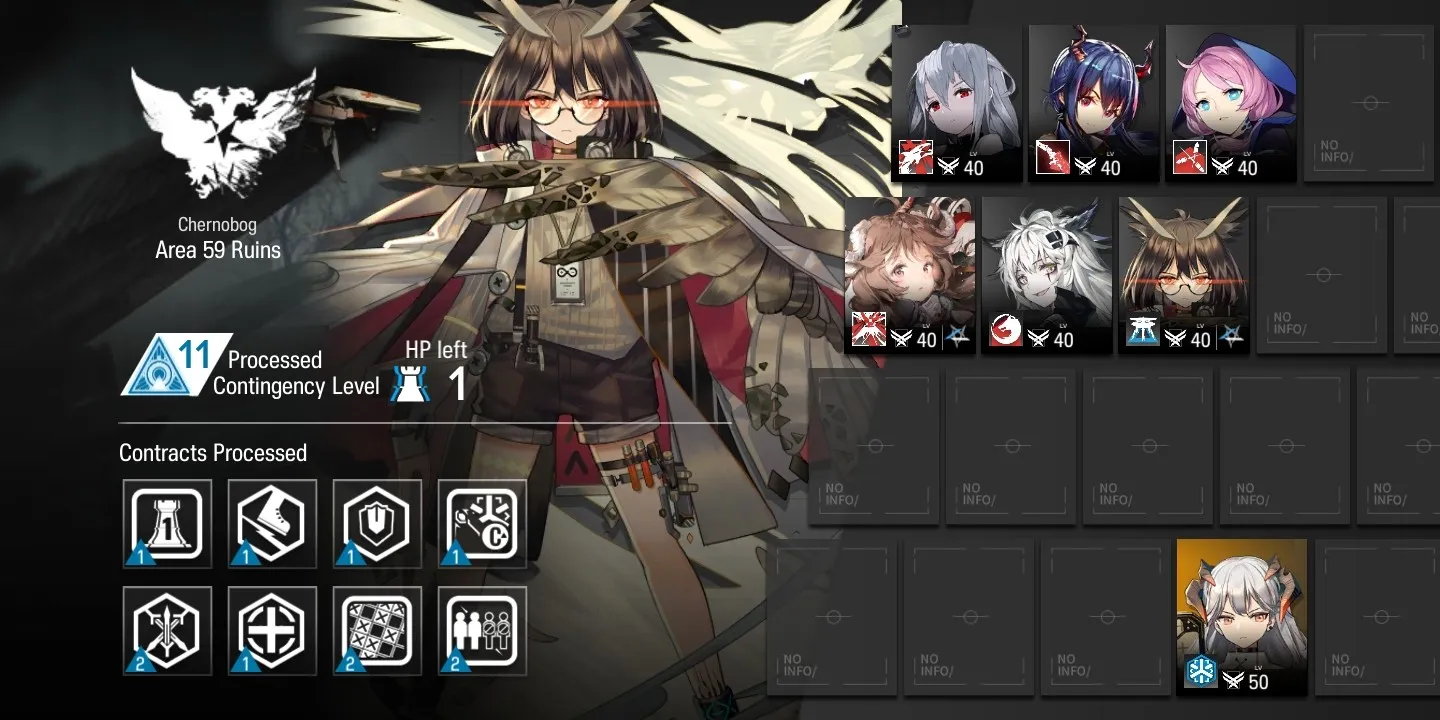Click the medical cross contract icon
This screenshot has width=1440, height=720.
click(x=272, y=631)
